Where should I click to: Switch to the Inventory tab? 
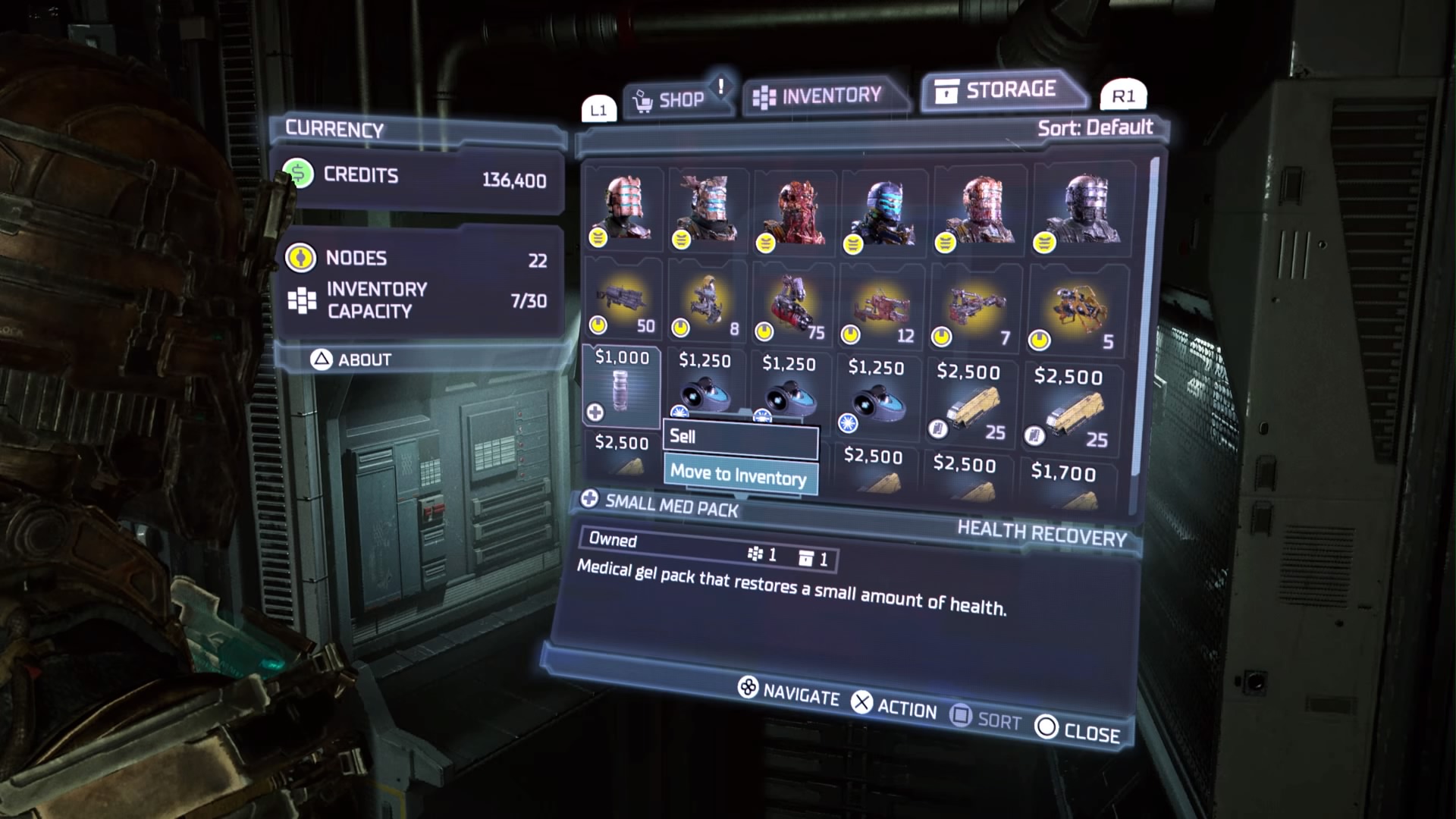tap(827, 94)
